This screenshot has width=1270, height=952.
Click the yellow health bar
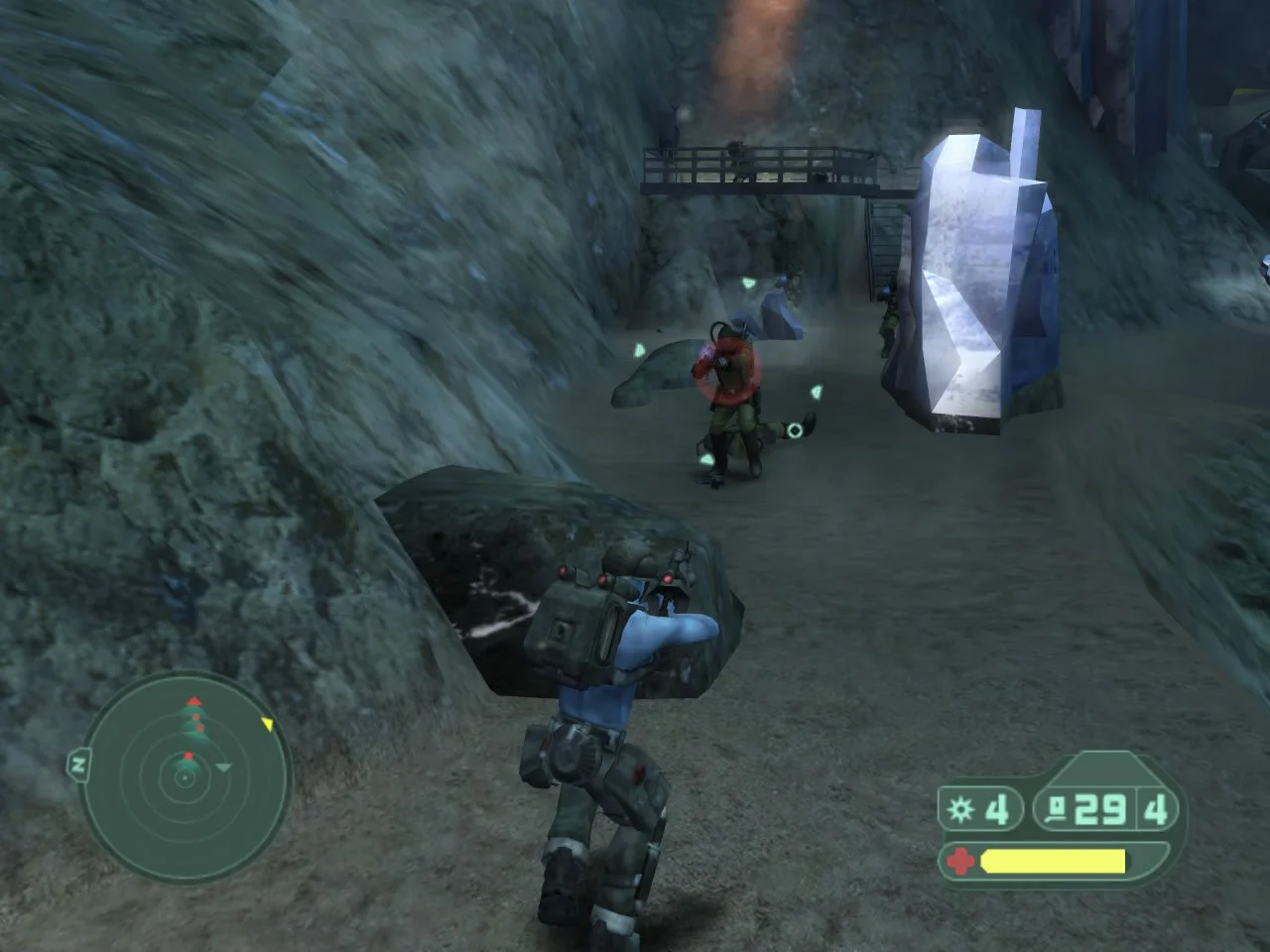pyautogui.click(x=1052, y=860)
